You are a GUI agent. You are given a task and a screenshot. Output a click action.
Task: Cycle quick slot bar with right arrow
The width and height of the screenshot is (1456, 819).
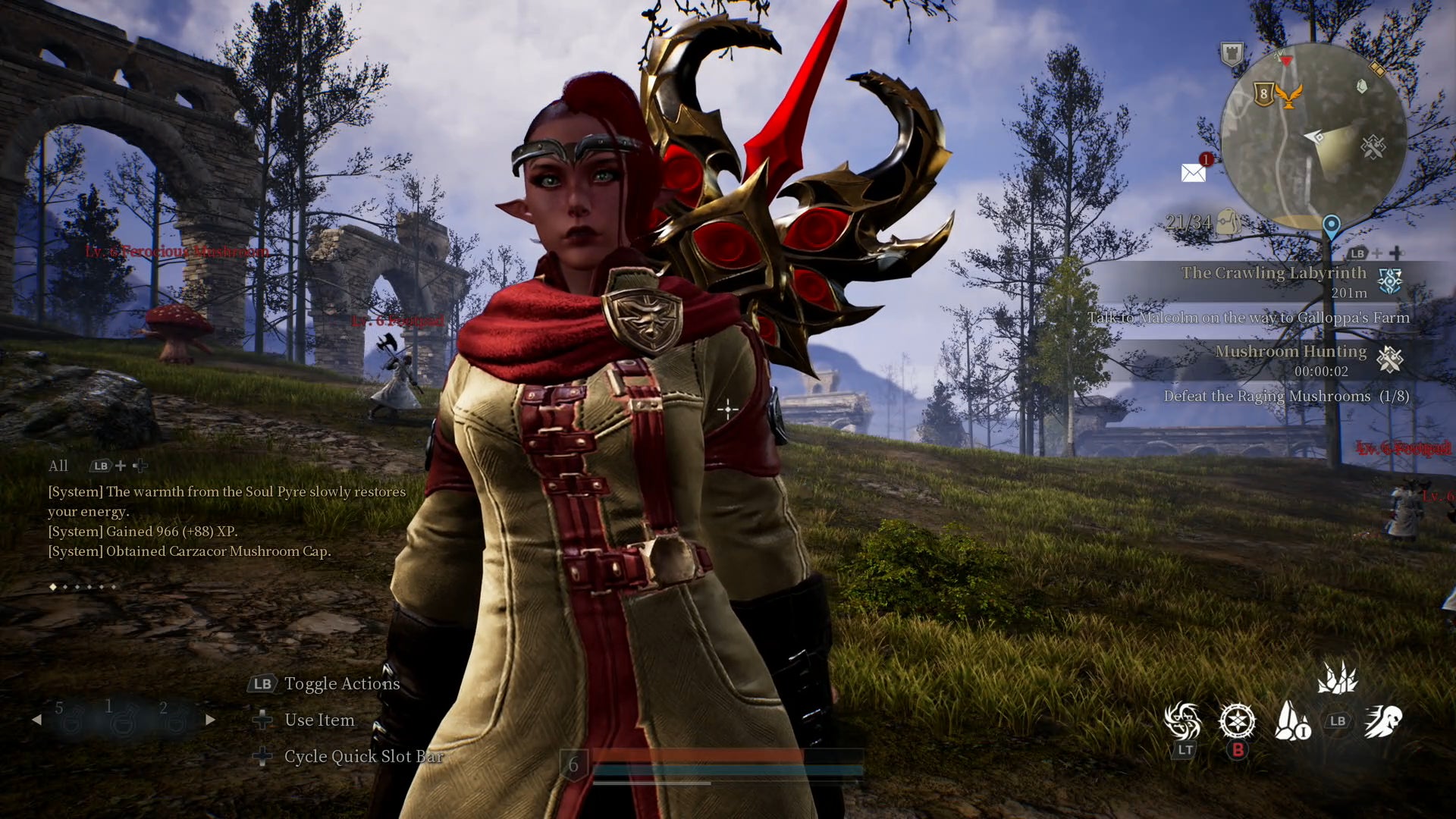tap(210, 720)
